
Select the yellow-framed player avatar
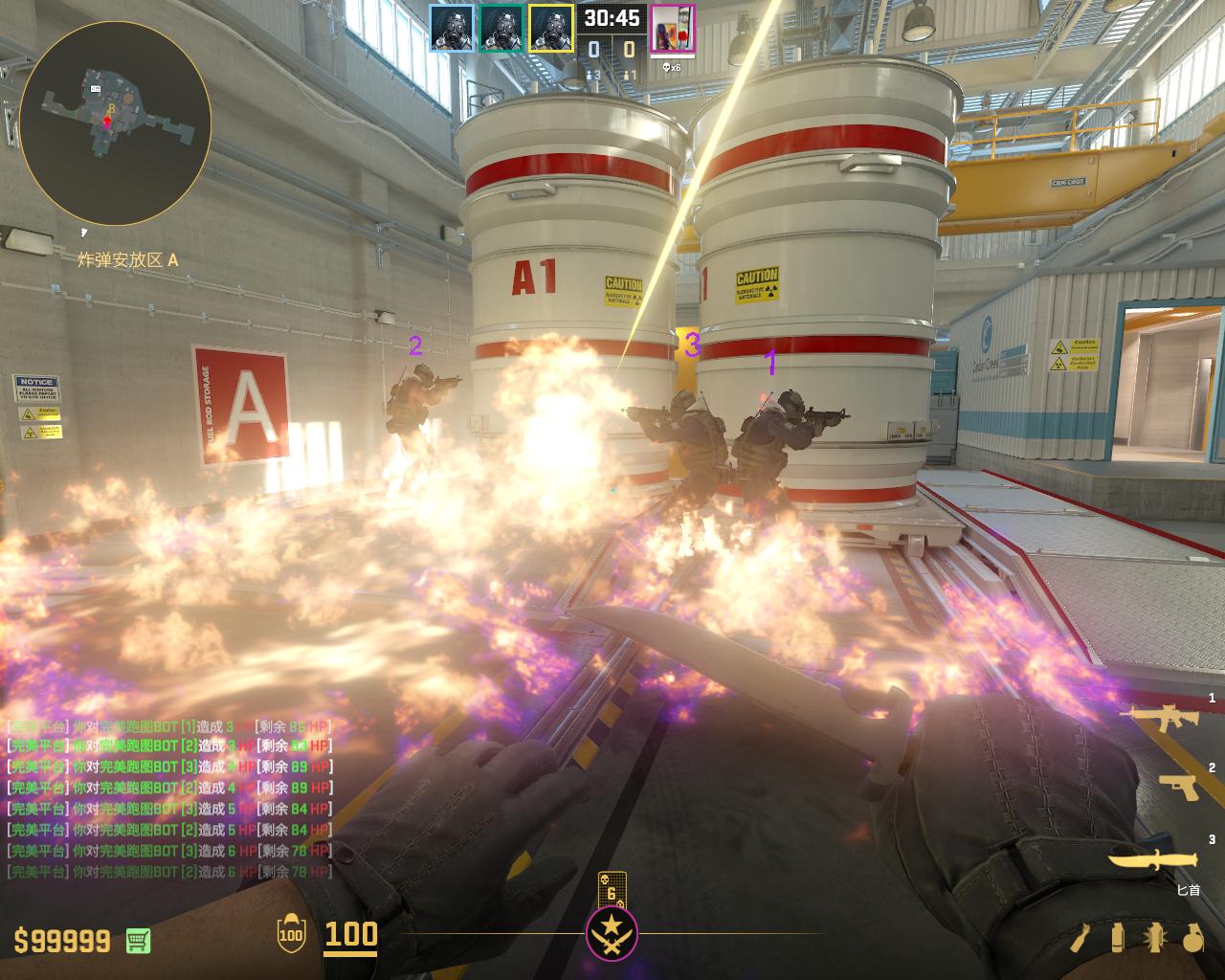[x=551, y=29]
